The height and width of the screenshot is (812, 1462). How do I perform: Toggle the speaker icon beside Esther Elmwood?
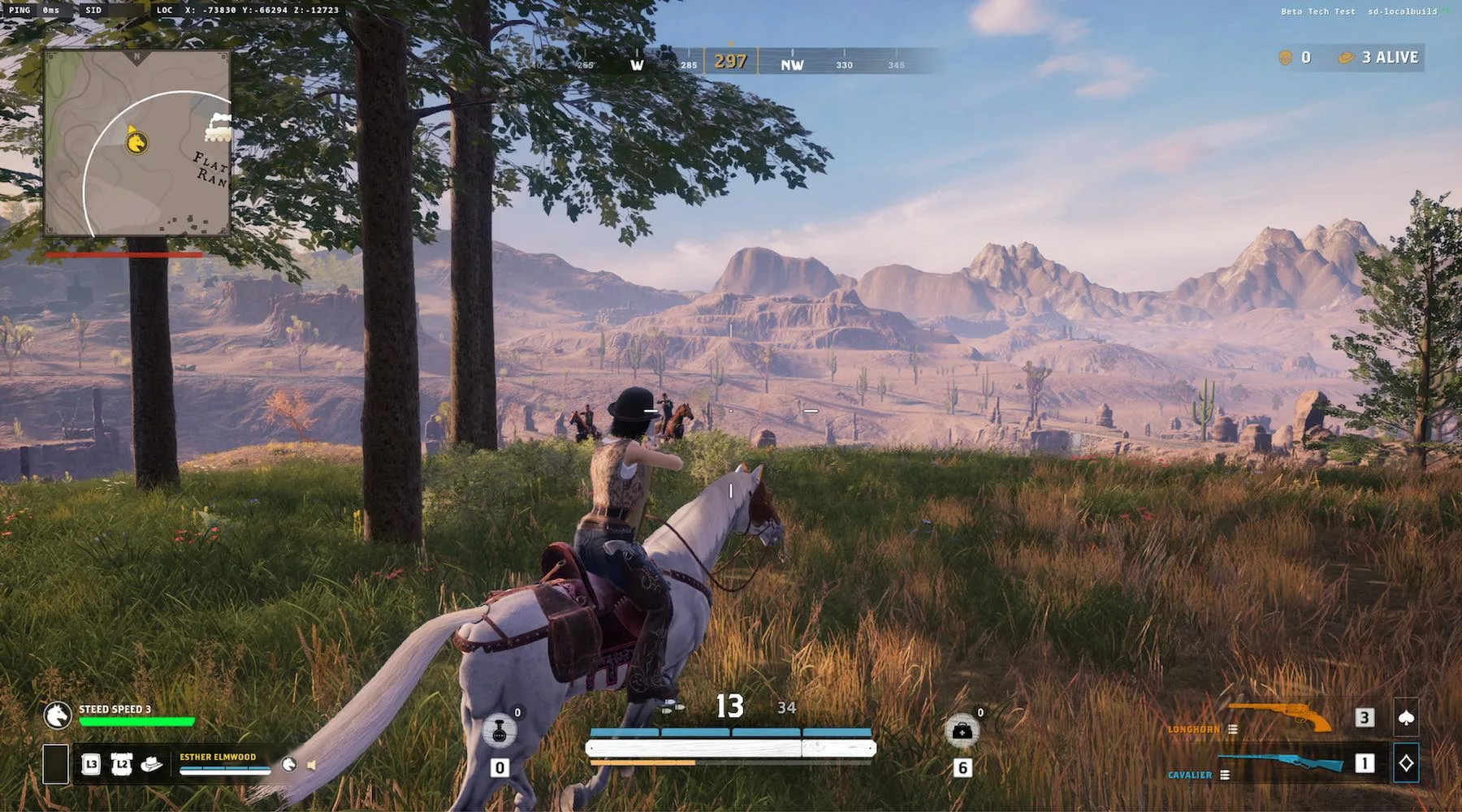(x=311, y=765)
